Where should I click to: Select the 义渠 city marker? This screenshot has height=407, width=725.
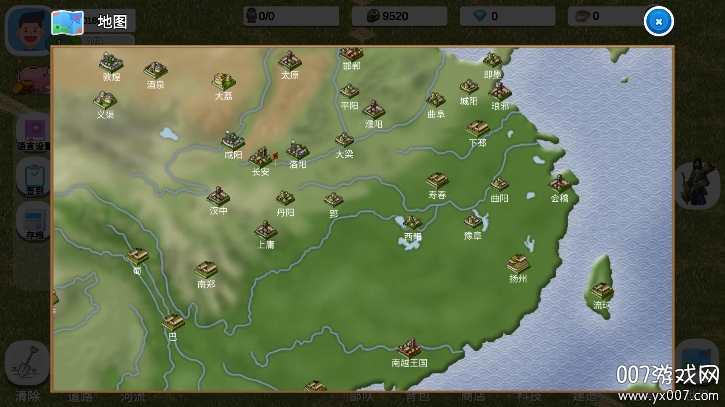(105, 101)
